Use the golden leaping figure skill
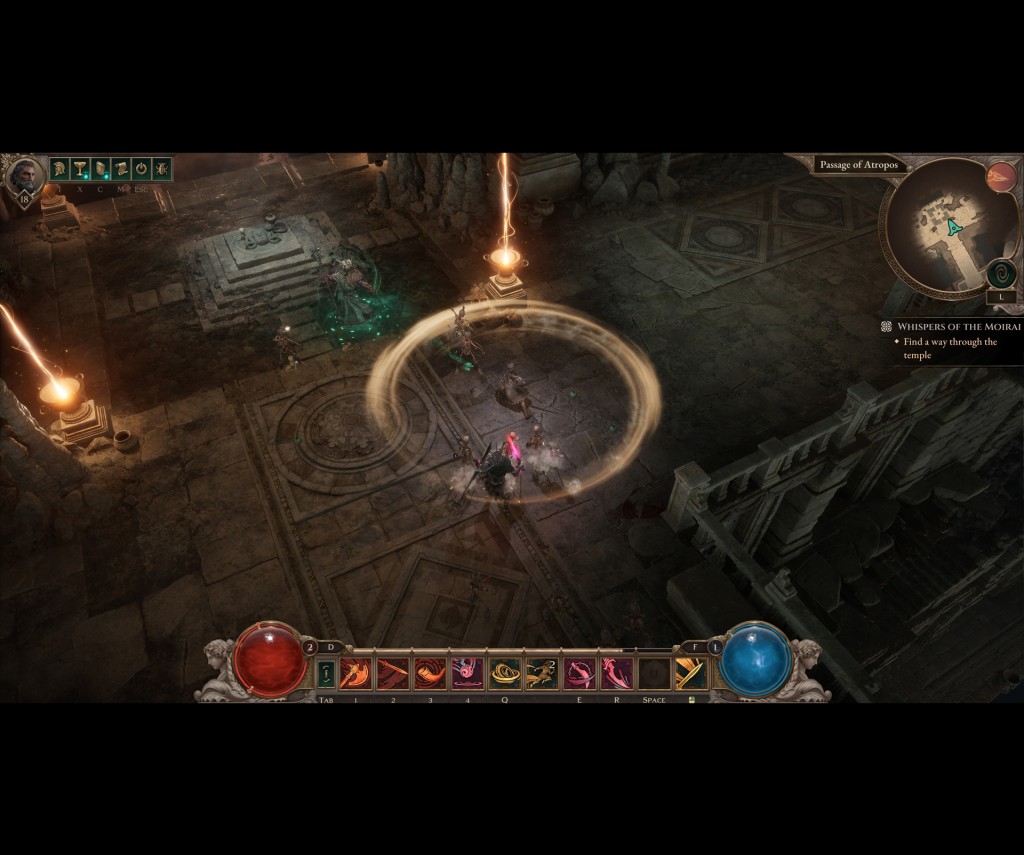 [x=541, y=674]
